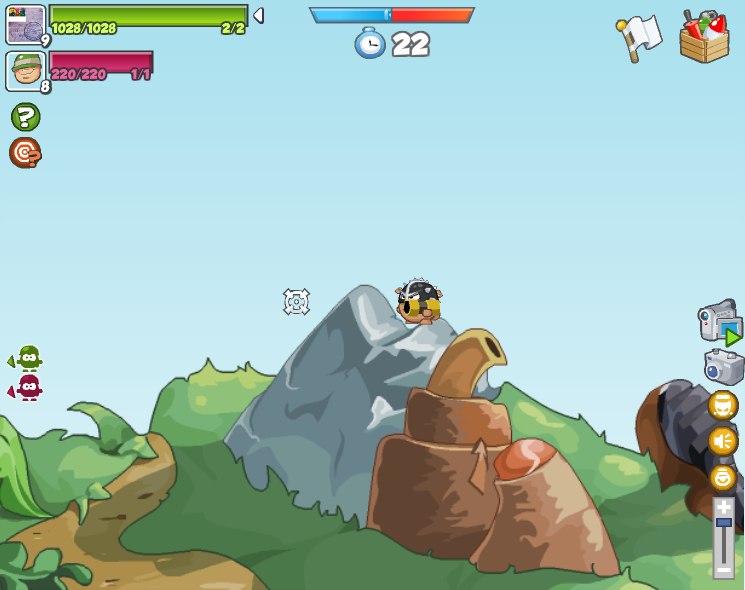
Task: Click the video camera replay button
Action: 720,324
